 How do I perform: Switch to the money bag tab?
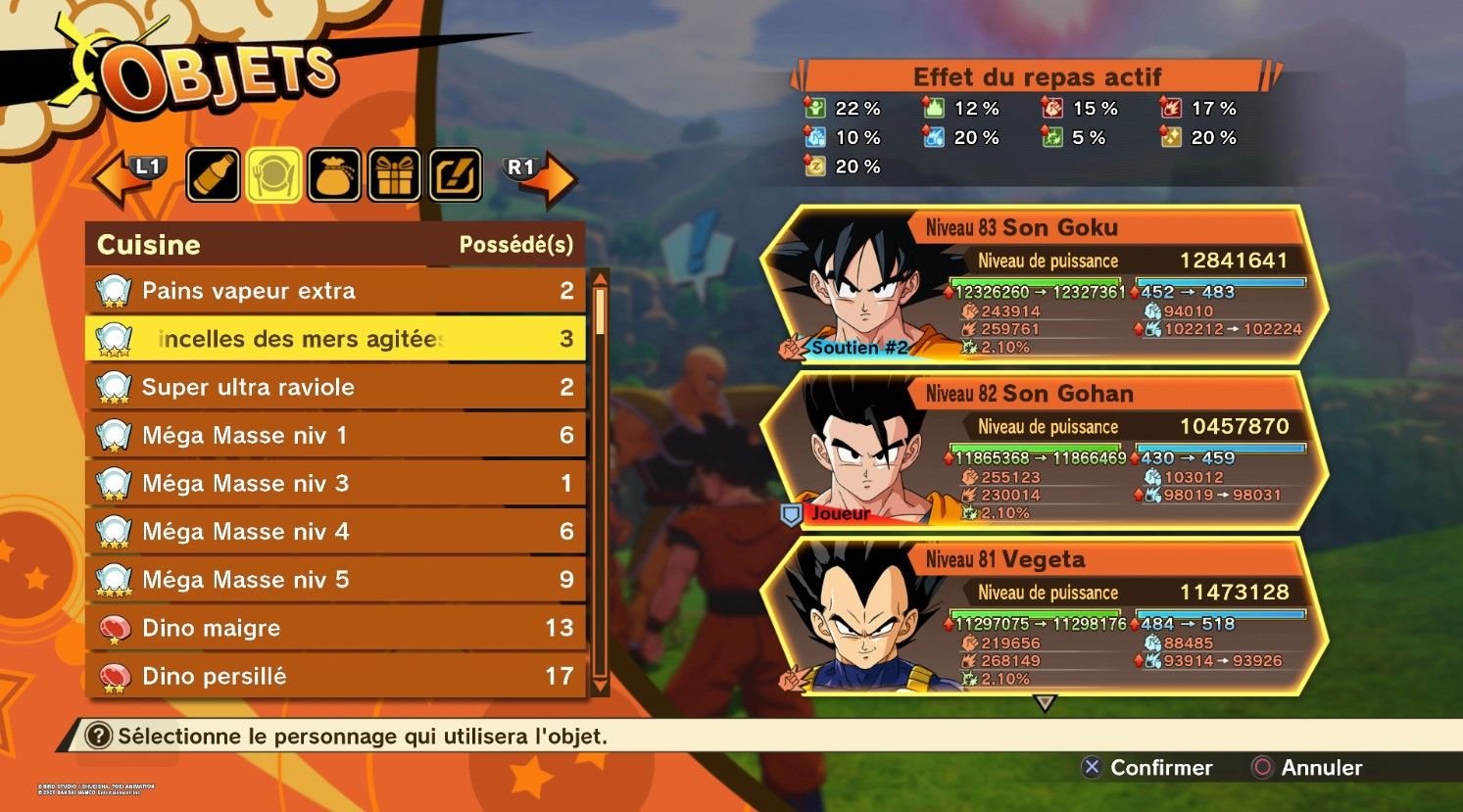335,175
